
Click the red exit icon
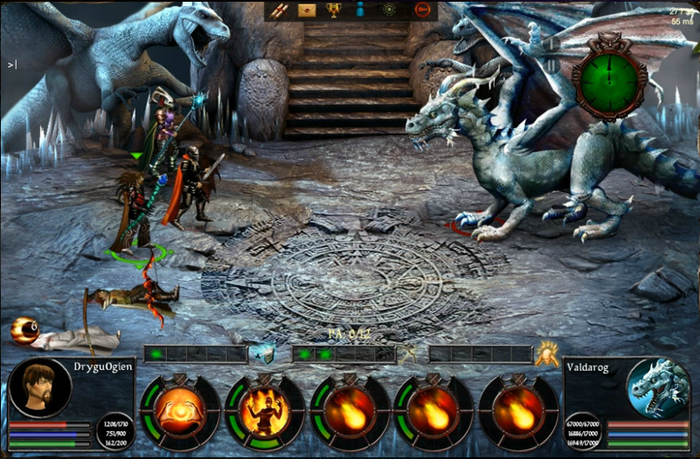(x=421, y=10)
